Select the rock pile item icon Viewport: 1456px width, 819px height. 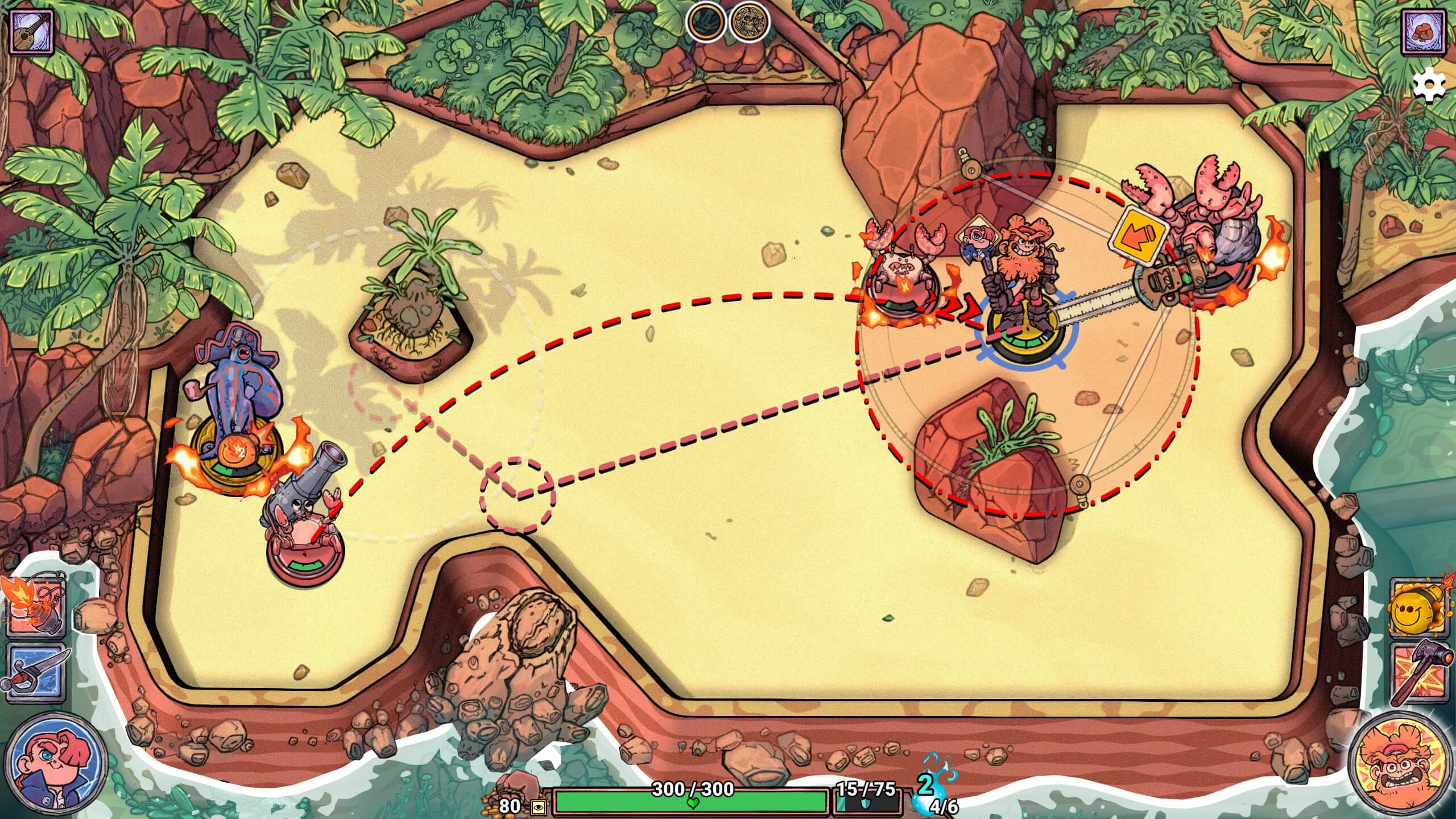point(1425,32)
